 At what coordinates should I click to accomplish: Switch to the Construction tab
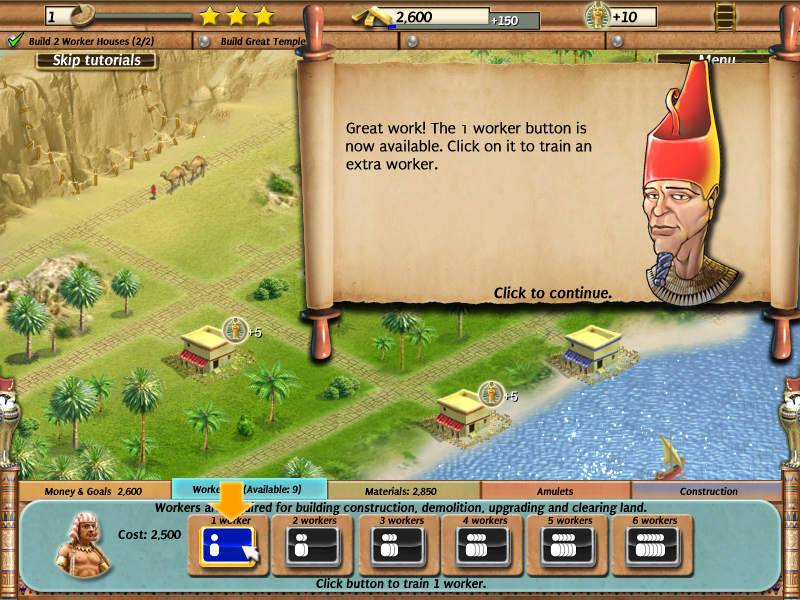708,491
